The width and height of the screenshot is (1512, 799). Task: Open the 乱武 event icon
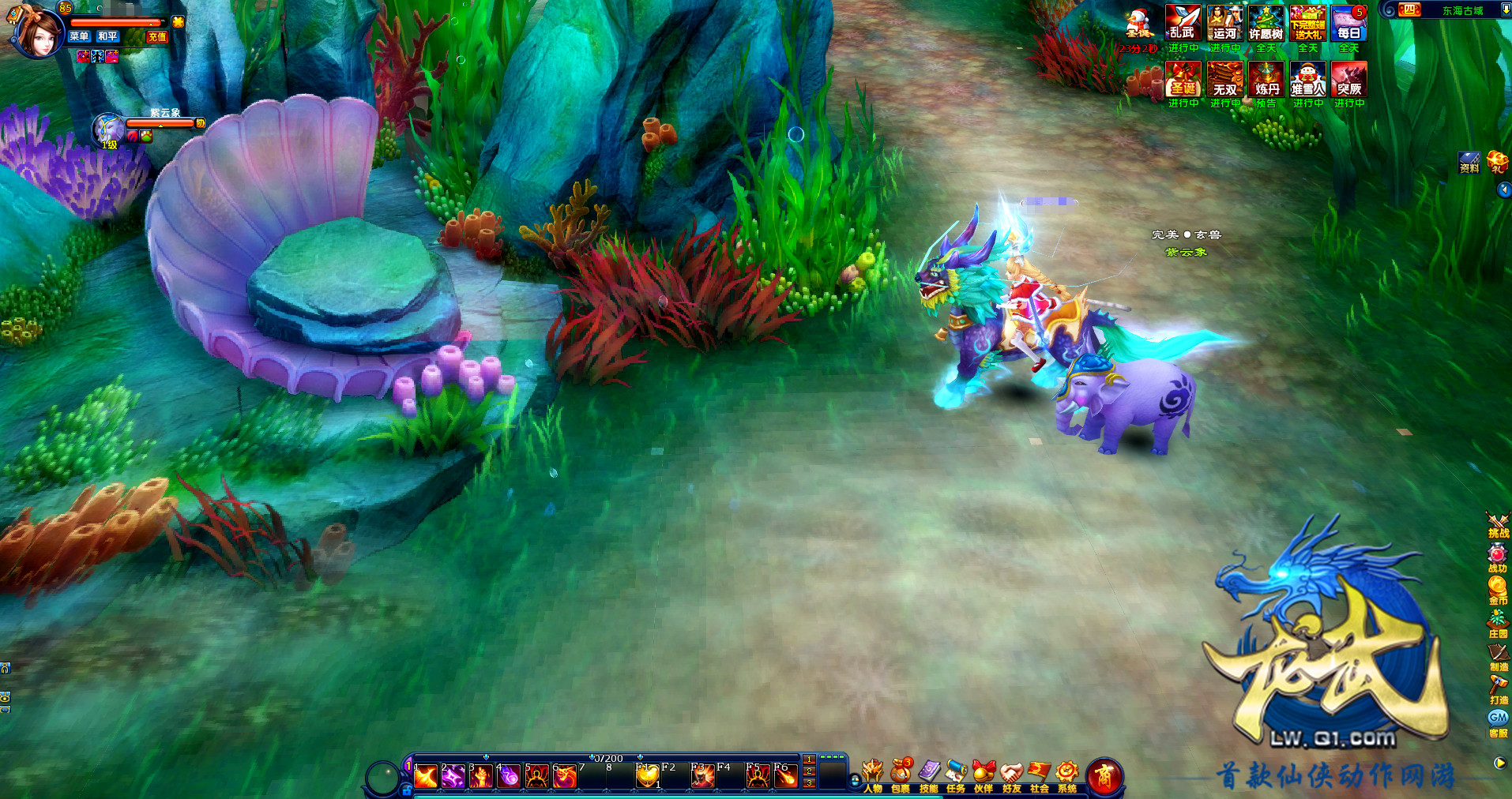coord(1183,24)
